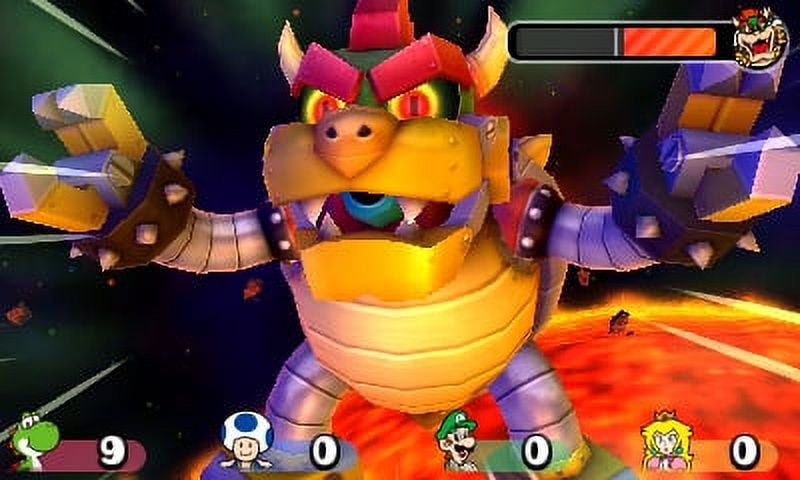
Task: Click Yoshi's player portrait icon
Action: [x=36, y=442]
